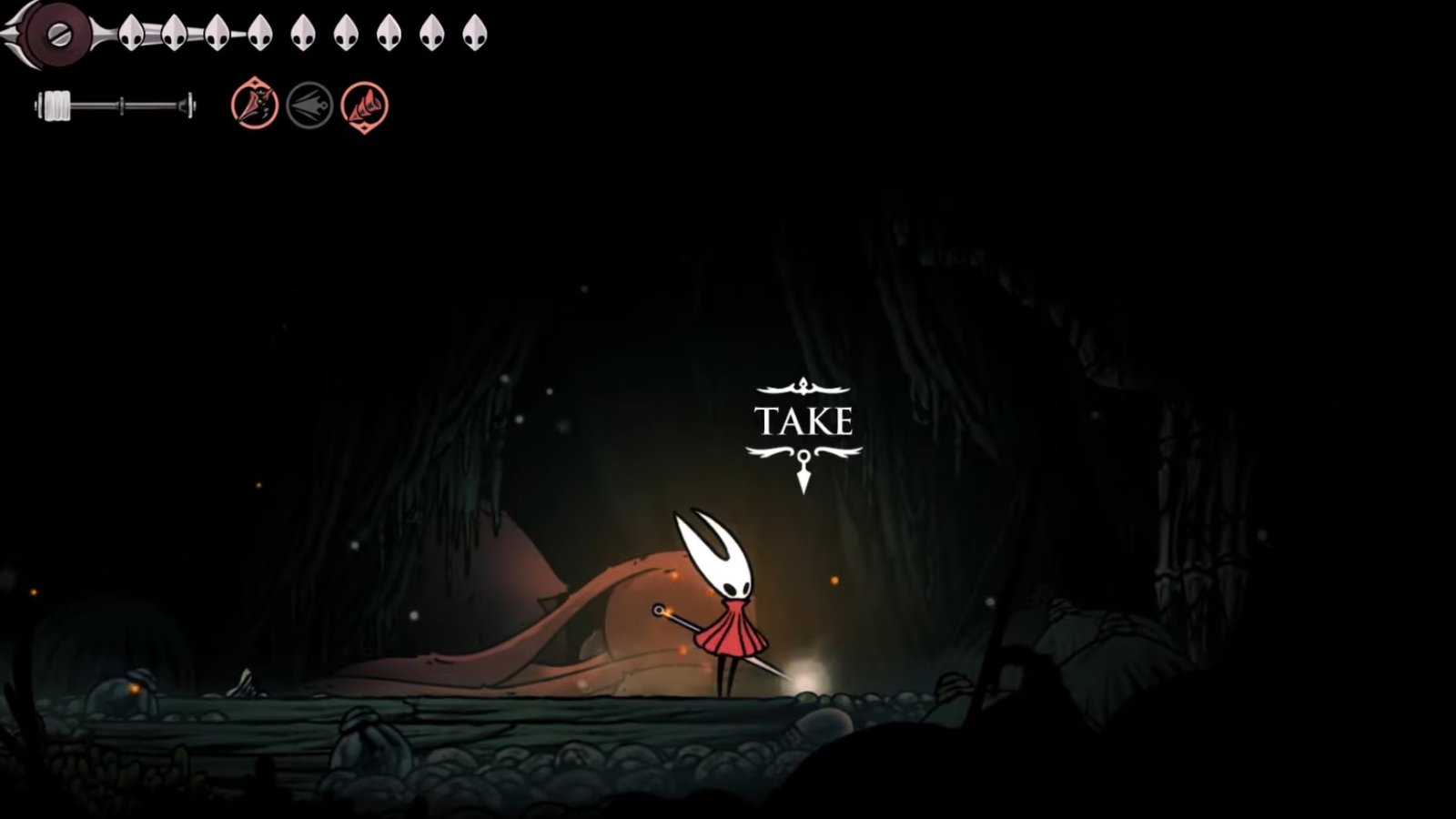Select the red spear-tip tool icon
Screen dimensions: 1456x819
255,105
